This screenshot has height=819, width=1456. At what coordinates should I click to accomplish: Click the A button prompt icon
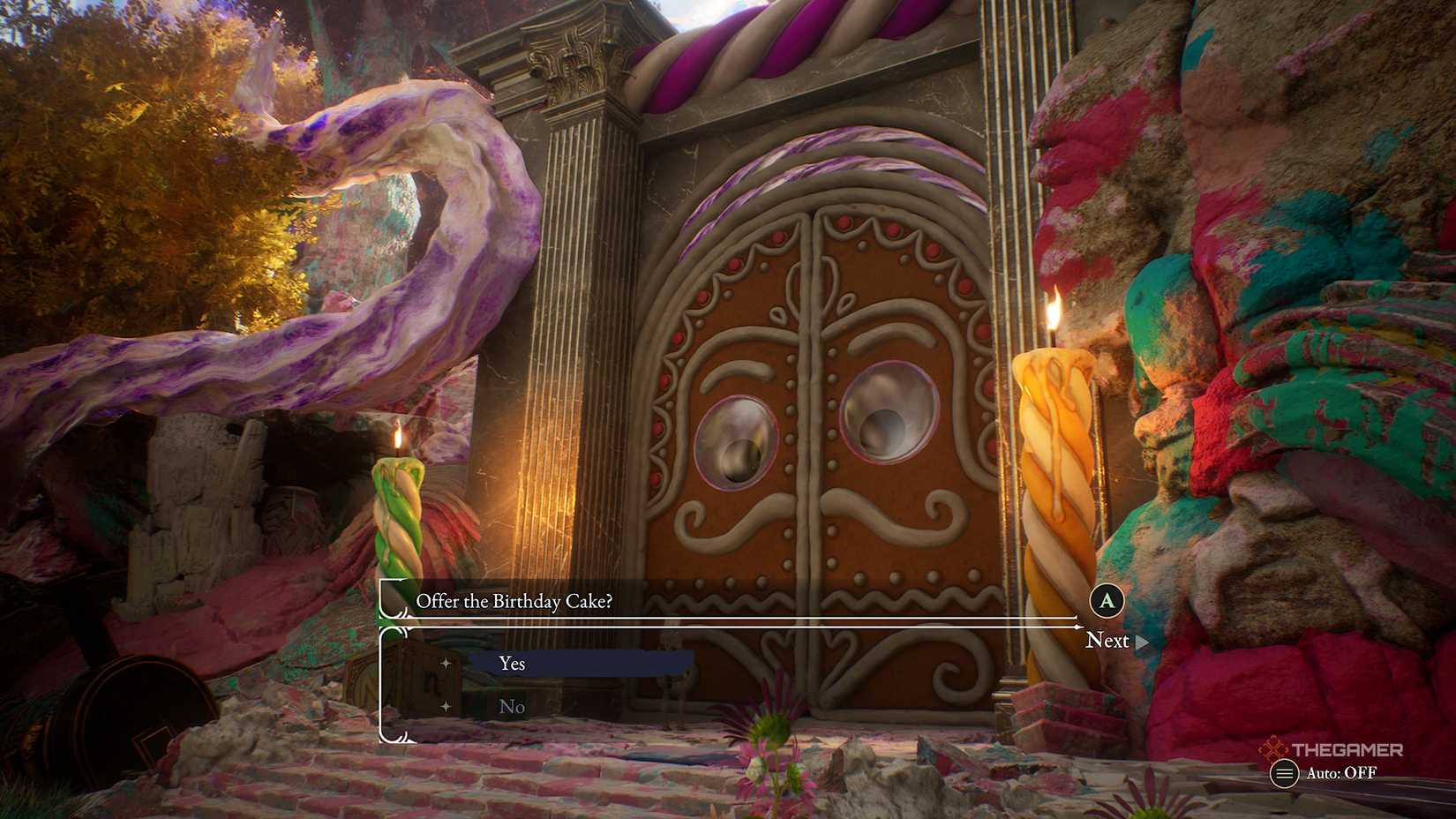[x=1106, y=601]
